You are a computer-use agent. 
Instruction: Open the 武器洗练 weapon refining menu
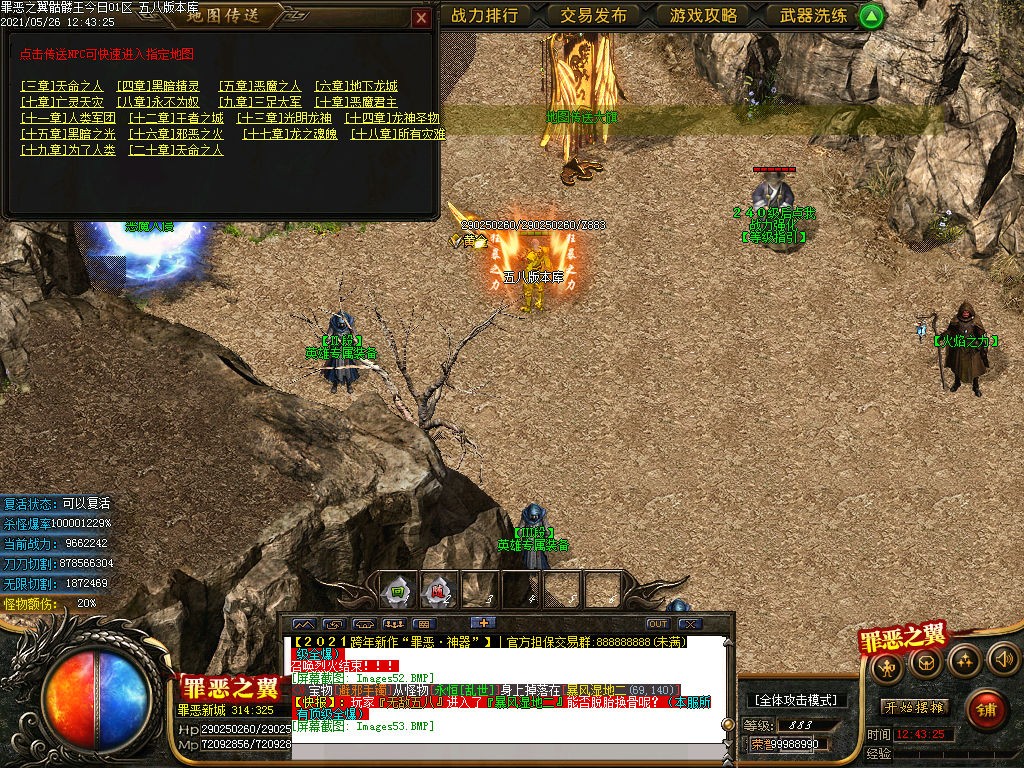point(813,15)
